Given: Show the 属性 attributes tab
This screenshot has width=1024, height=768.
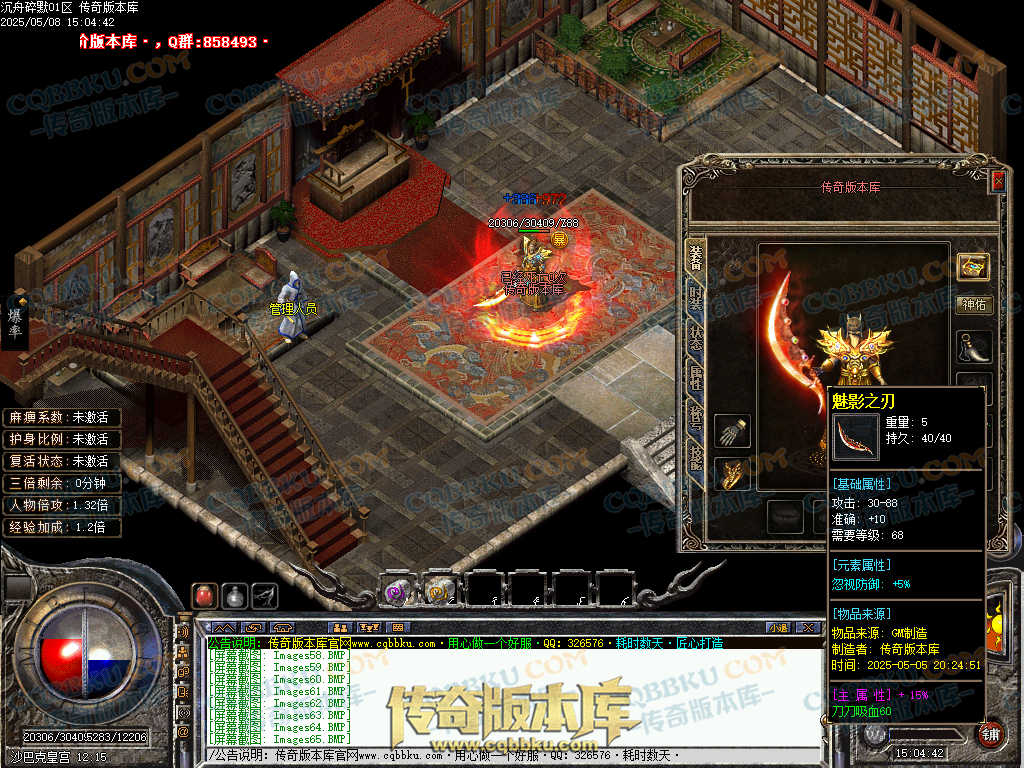Looking at the screenshot, I should pyautogui.click(x=695, y=378).
